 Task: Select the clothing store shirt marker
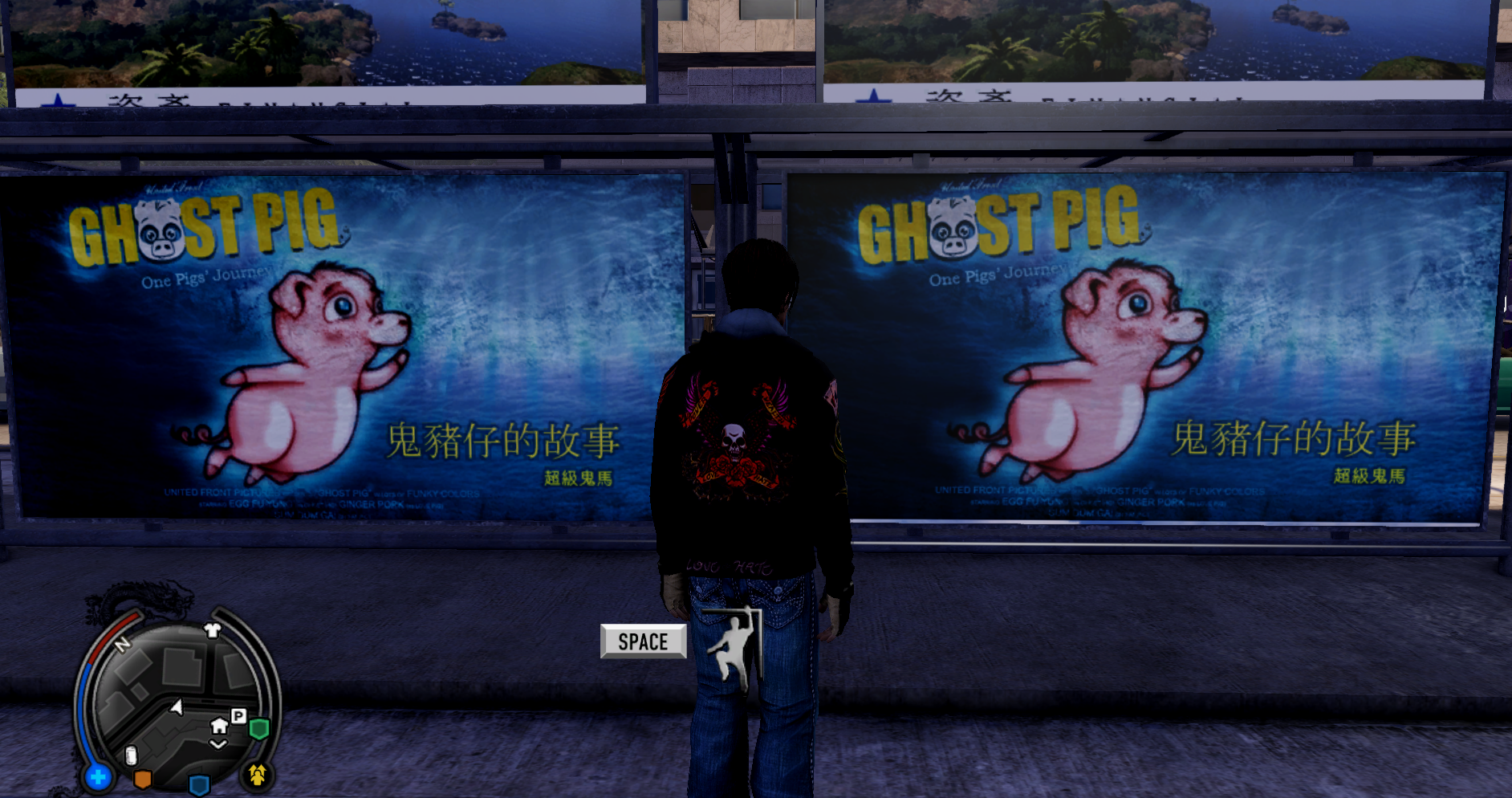coord(213,630)
